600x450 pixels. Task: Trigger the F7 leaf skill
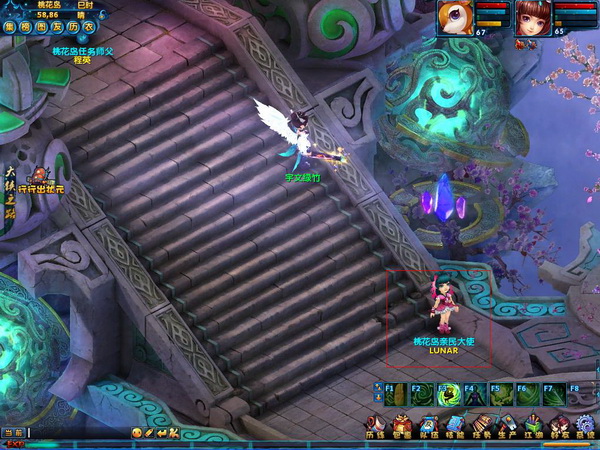[x=552, y=394]
